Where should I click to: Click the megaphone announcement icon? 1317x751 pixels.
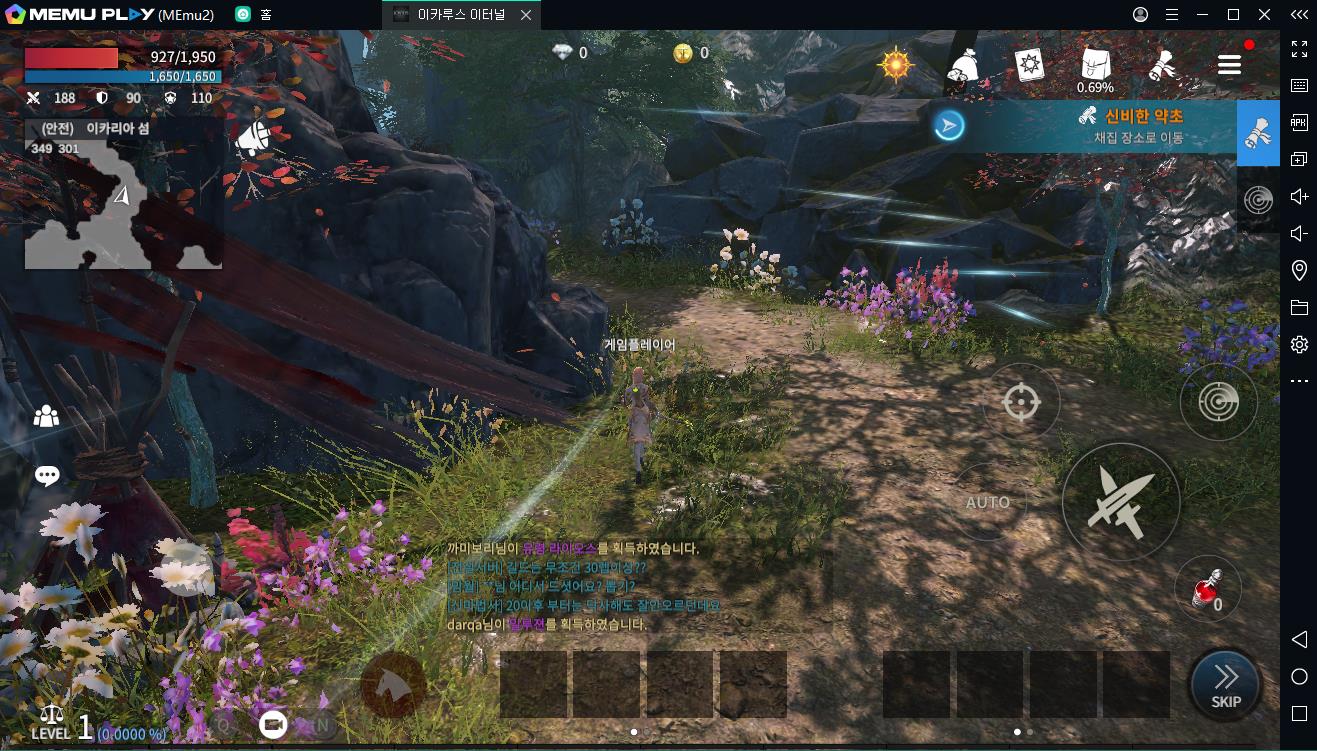point(252,140)
